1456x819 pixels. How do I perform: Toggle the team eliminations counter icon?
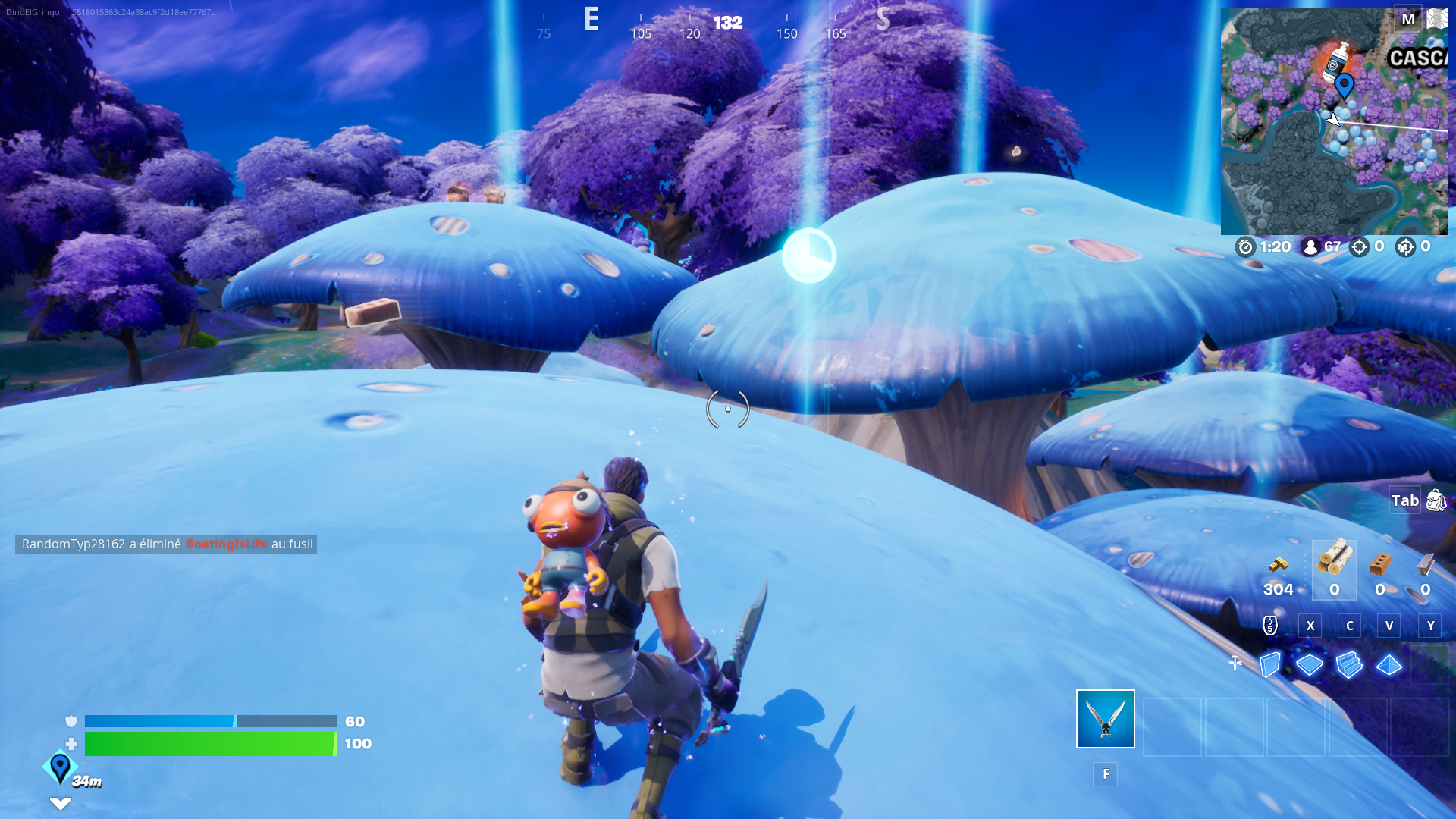click(1408, 246)
